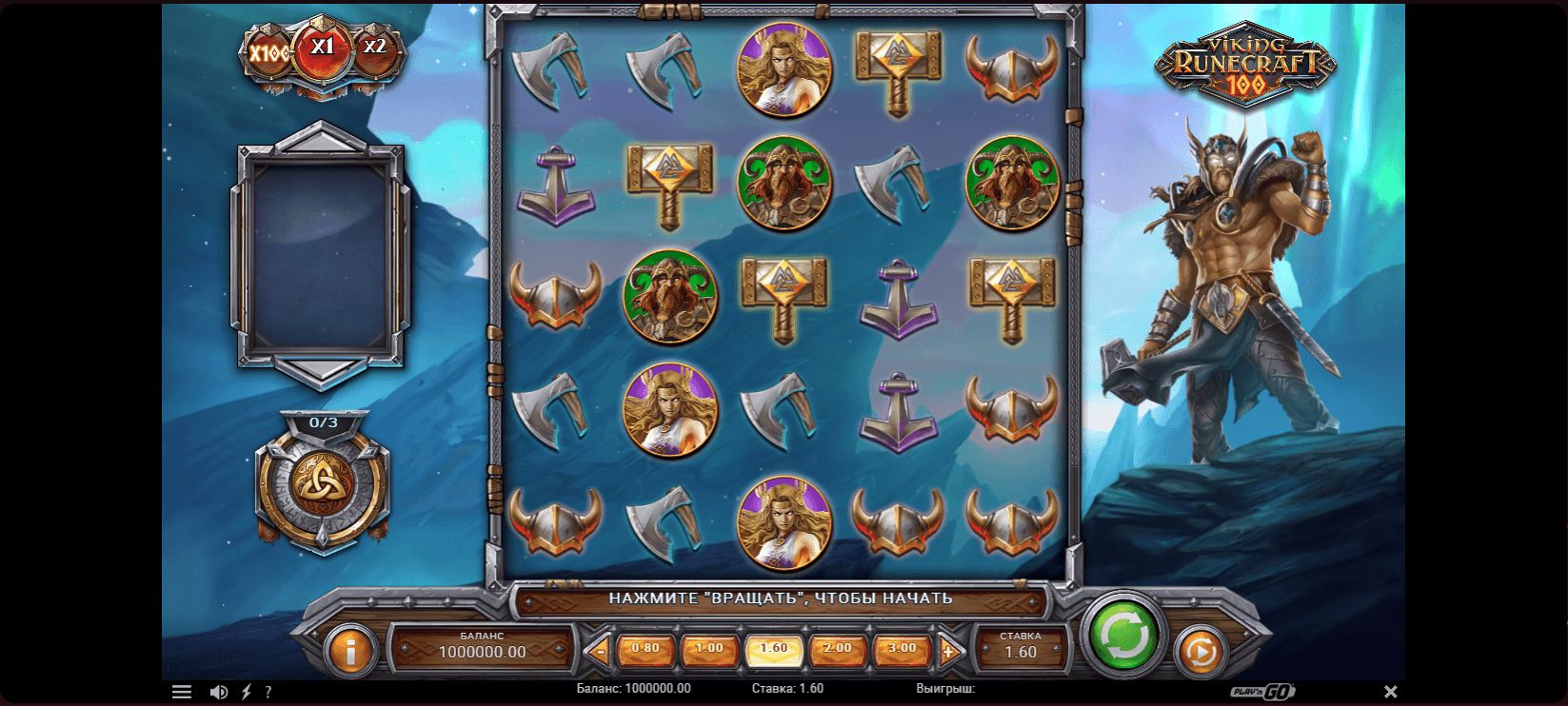Increase the bet with the plus arrow
1568x706 pixels.
[x=948, y=652]
